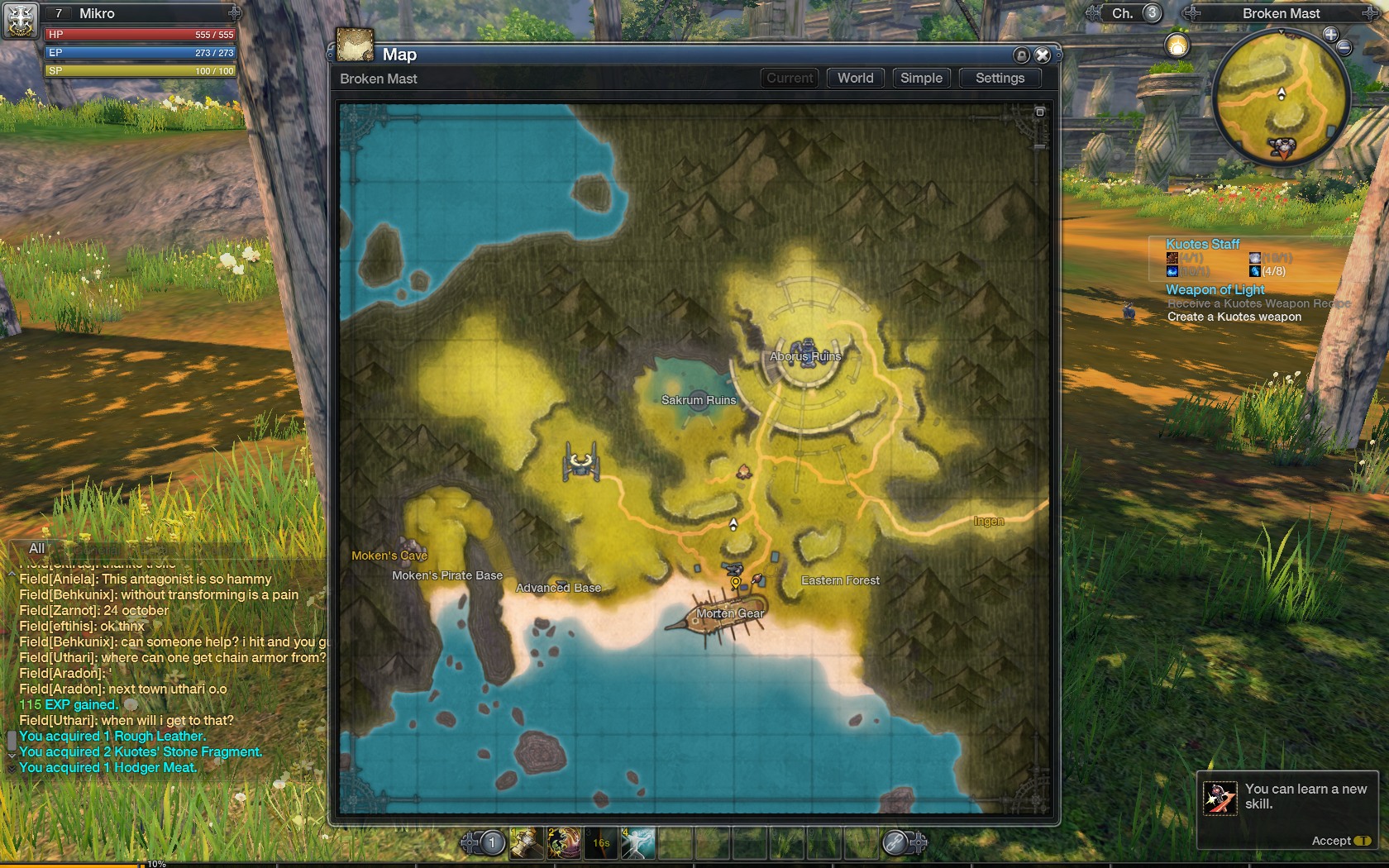Screen dimensions: 1389x868
Task: Activate the glowing white figure skill in slot 4
Action: pos(638,843)
